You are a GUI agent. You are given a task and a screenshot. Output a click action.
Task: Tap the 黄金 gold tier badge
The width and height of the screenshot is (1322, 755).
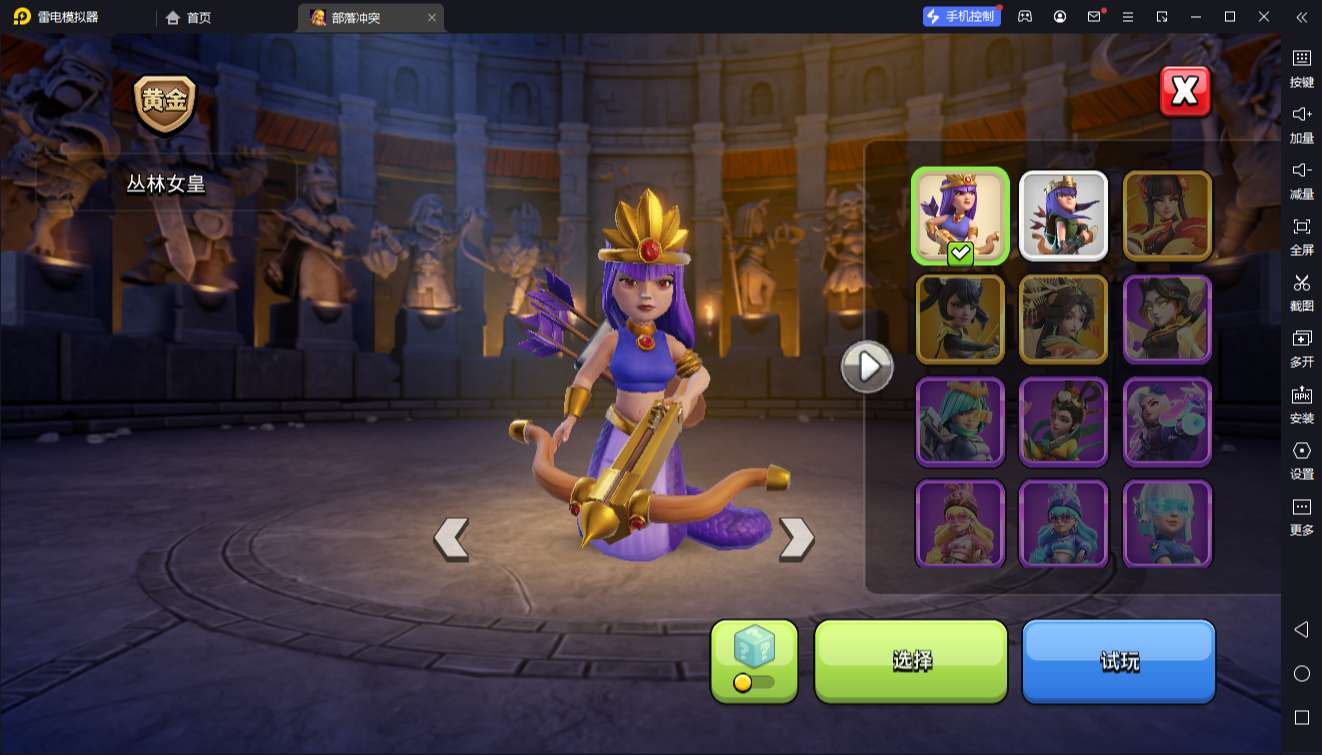pyautogui.click(x=165, y=102)
